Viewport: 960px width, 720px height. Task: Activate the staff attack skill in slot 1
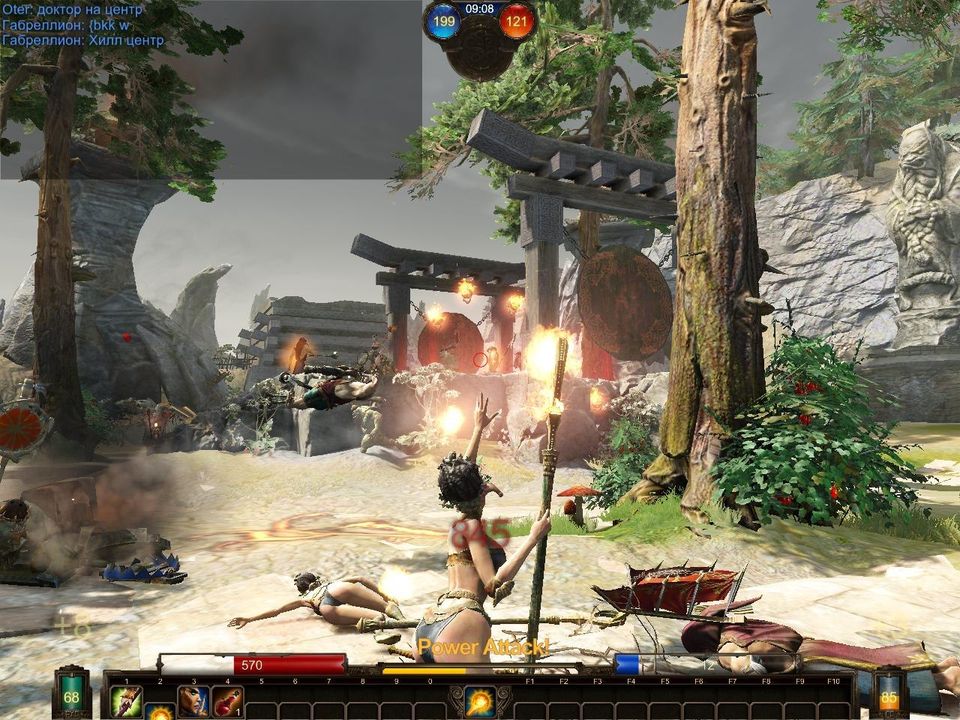[x=125, y=699]
